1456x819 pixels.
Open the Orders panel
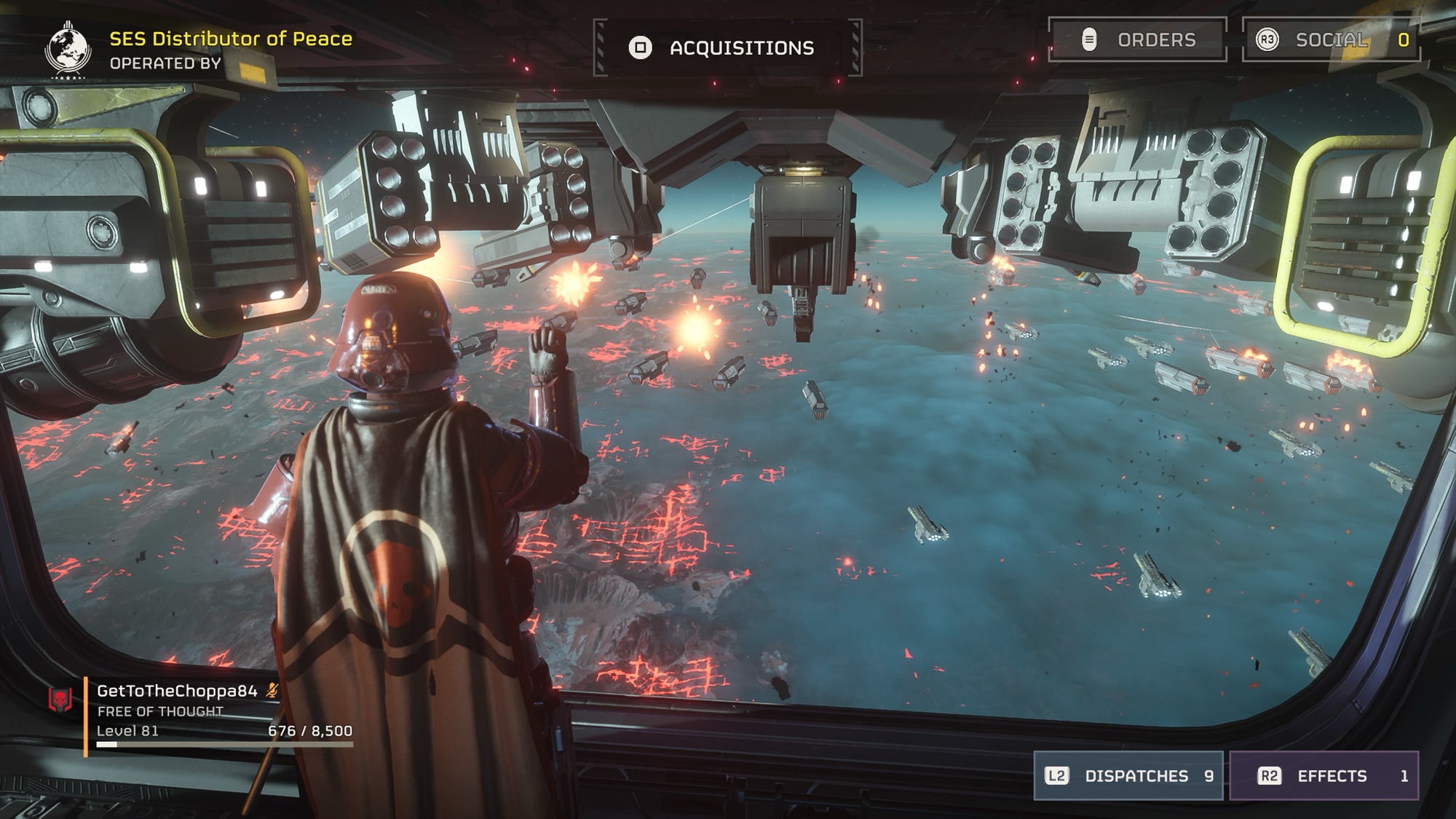(1138, 40)
